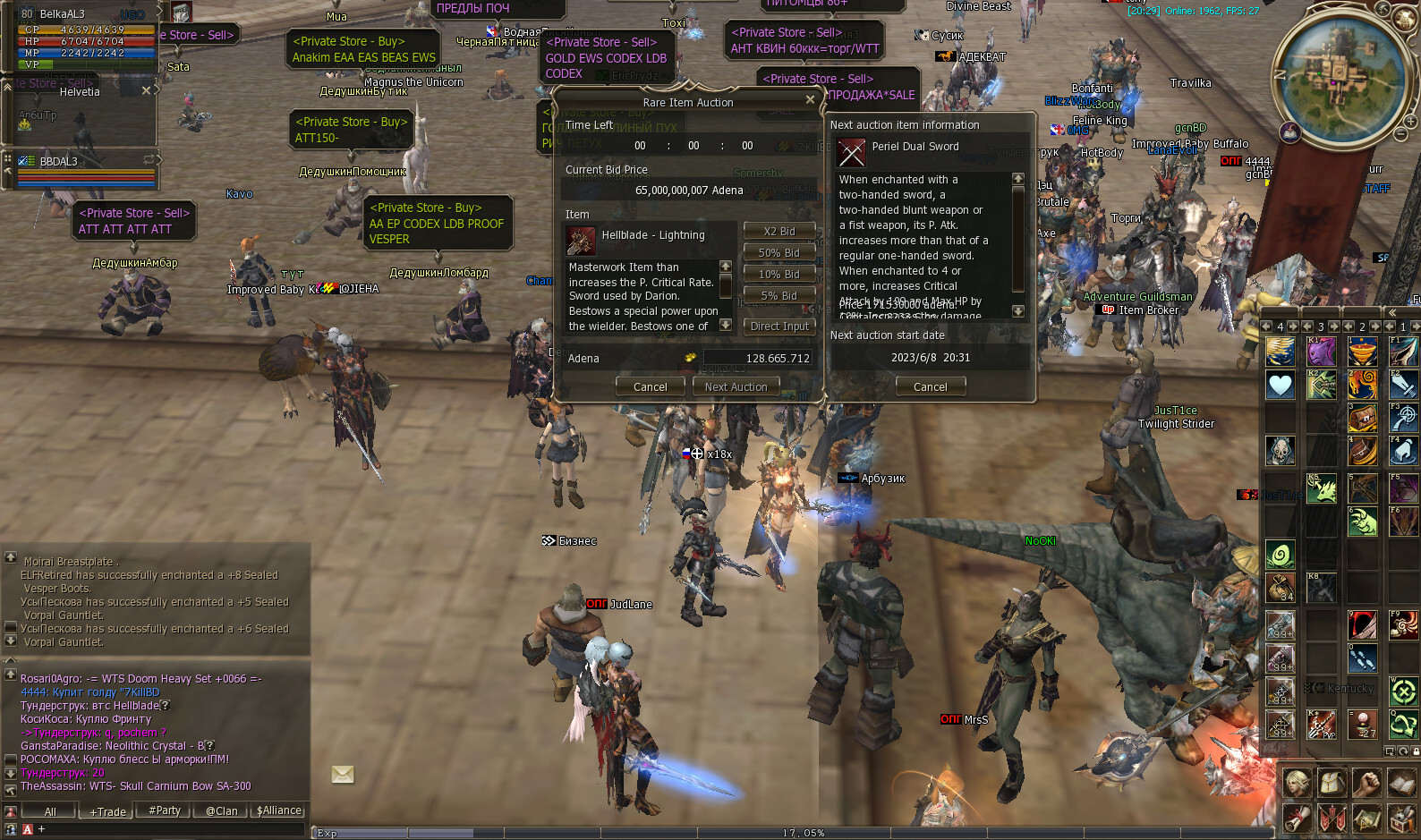The height and width of the screenshot is (840, 1421).
Task: Choose the 50% Bid option
Action: click(x=779, y=252)
